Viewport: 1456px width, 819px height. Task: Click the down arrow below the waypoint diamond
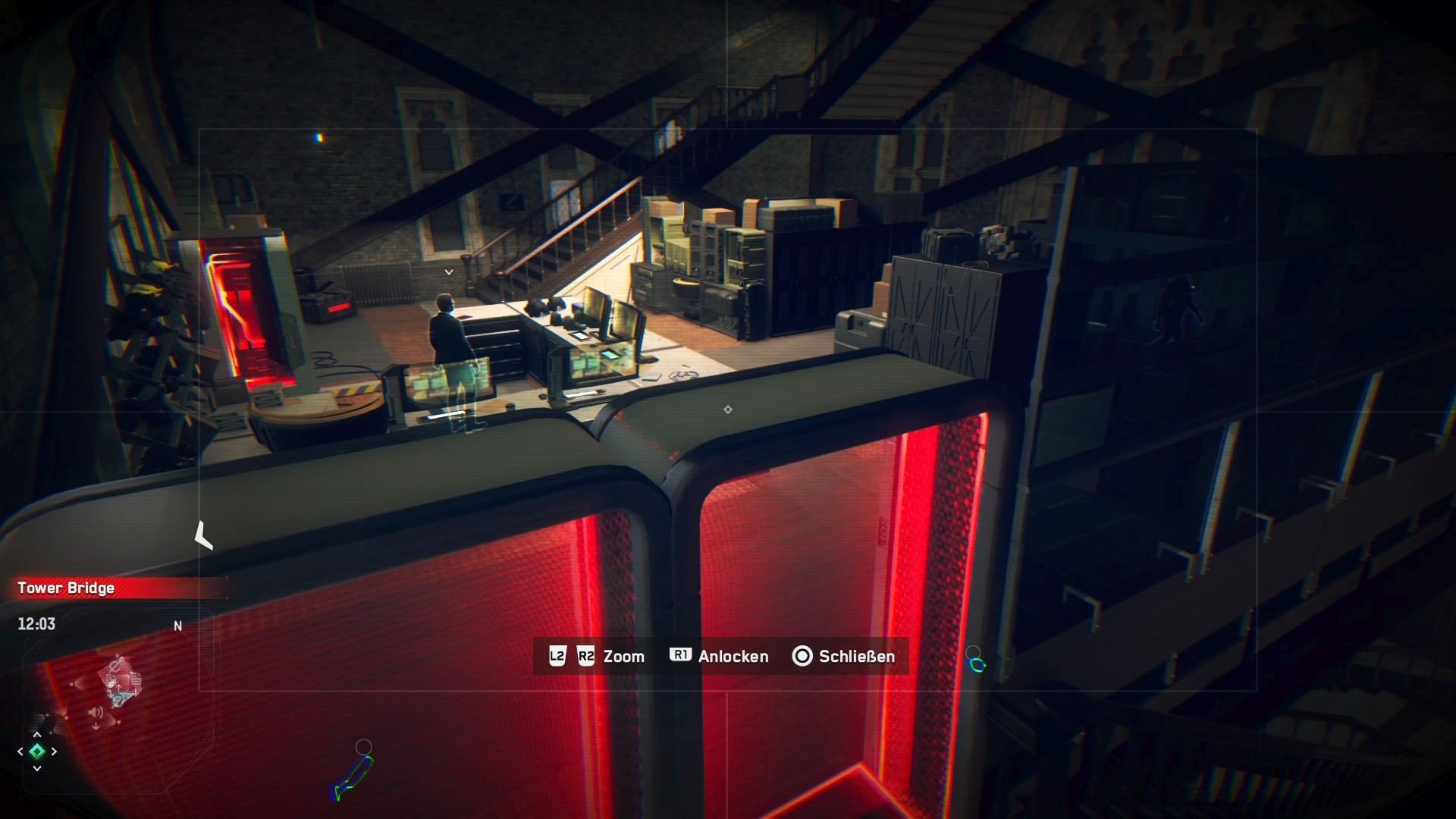point(36,768)
